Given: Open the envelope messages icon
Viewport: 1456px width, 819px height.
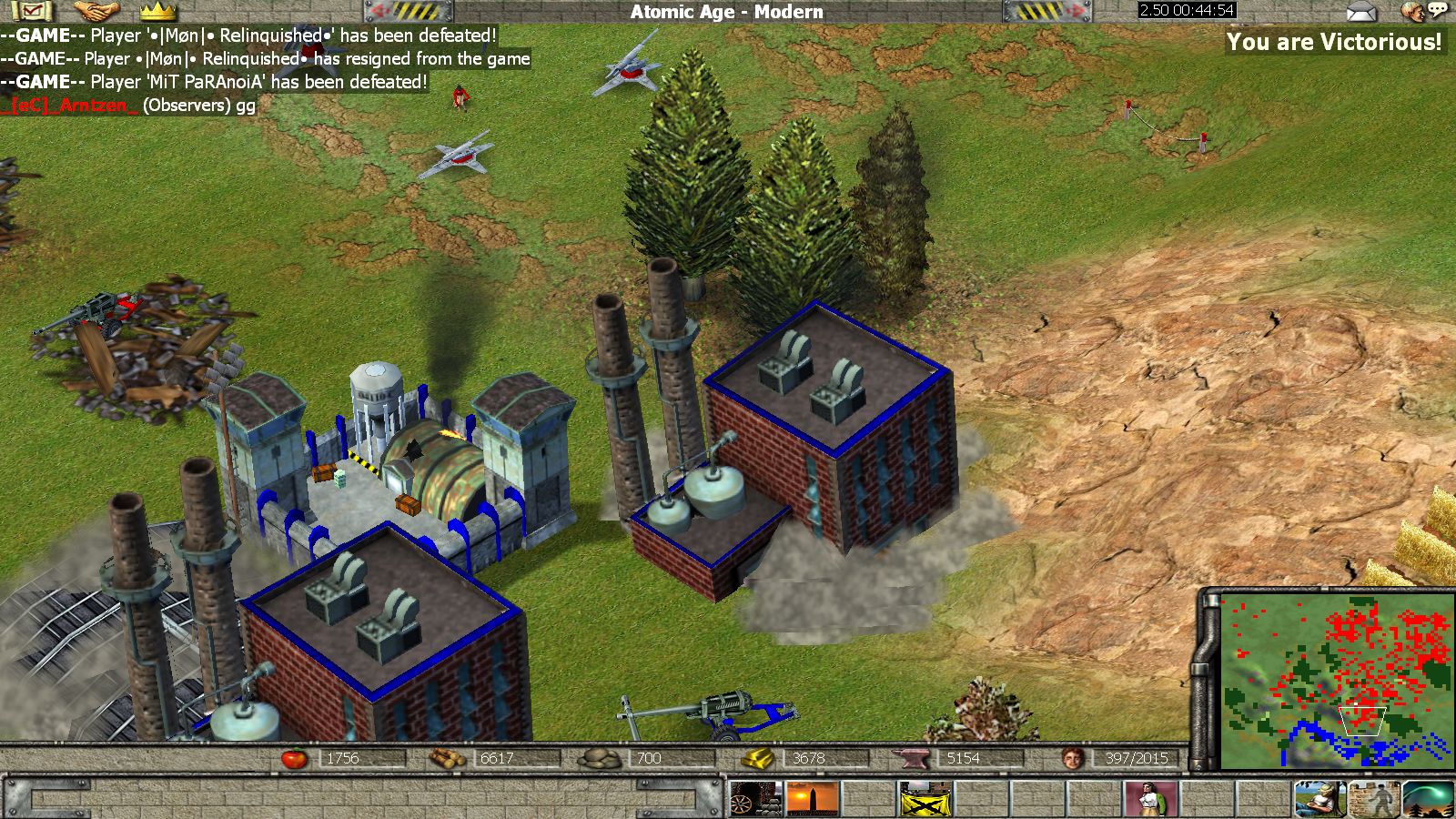Looking at the screenshot, I should [1361, 12].
